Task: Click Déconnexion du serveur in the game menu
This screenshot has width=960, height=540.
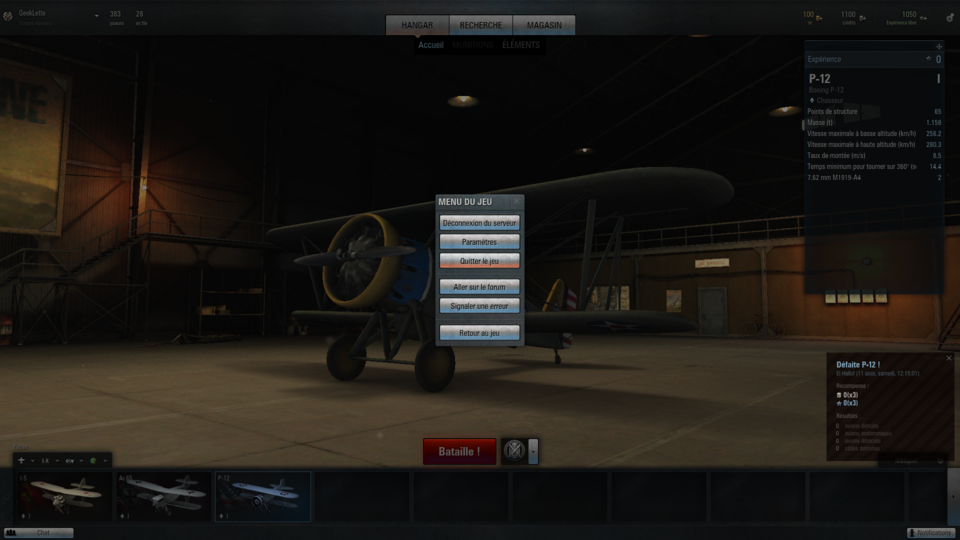Action: [x=480, y=223]
